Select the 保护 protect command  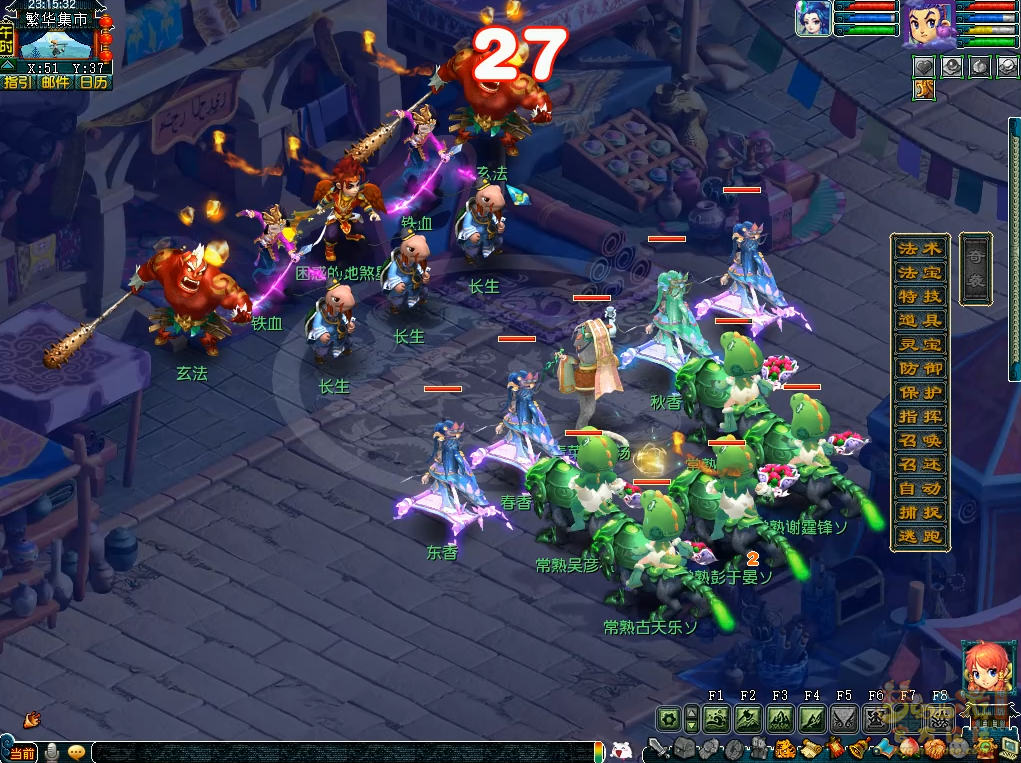(x=919, y=392)
